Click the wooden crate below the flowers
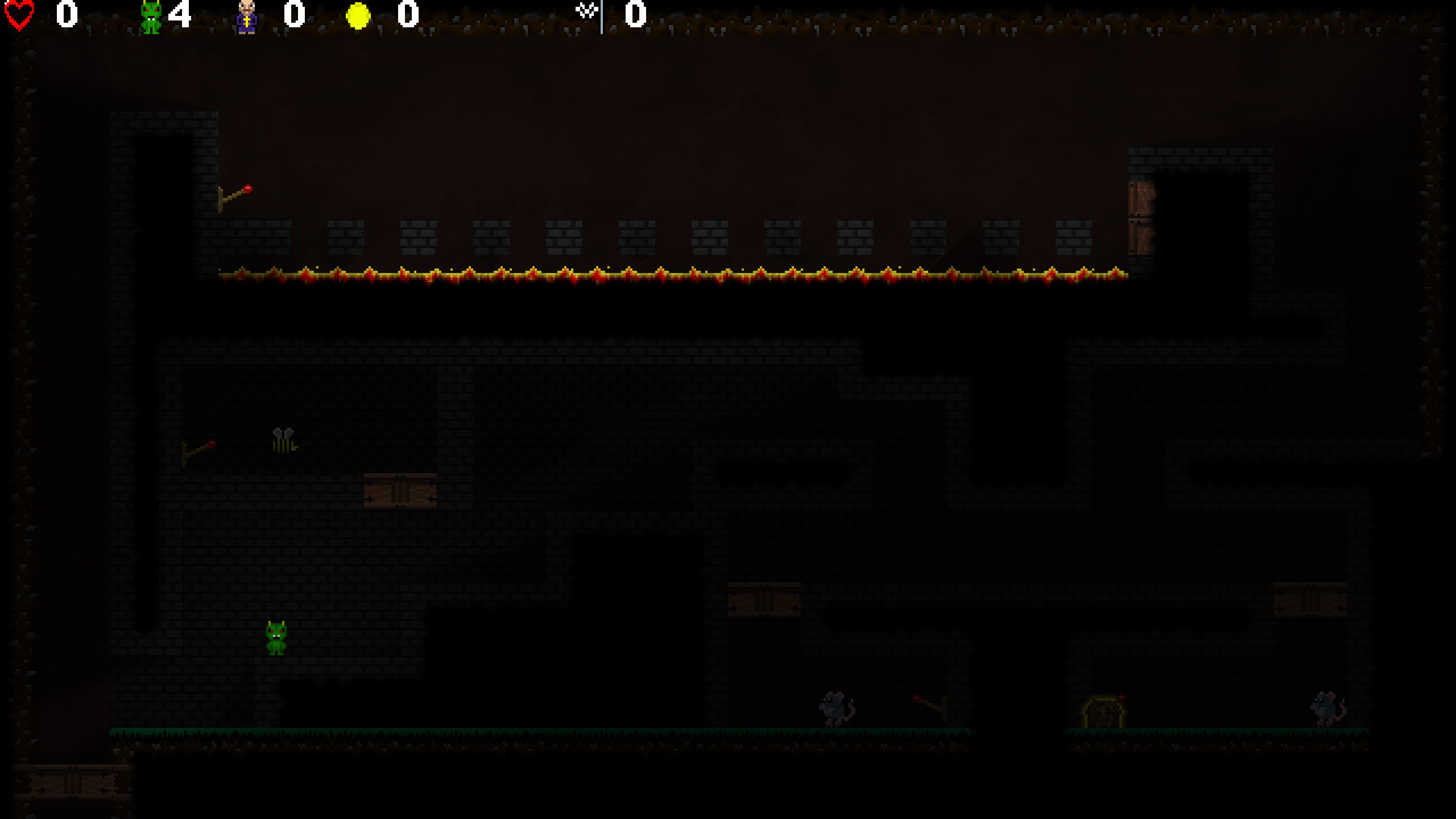The image size is (1456, 819). (400, 491)
